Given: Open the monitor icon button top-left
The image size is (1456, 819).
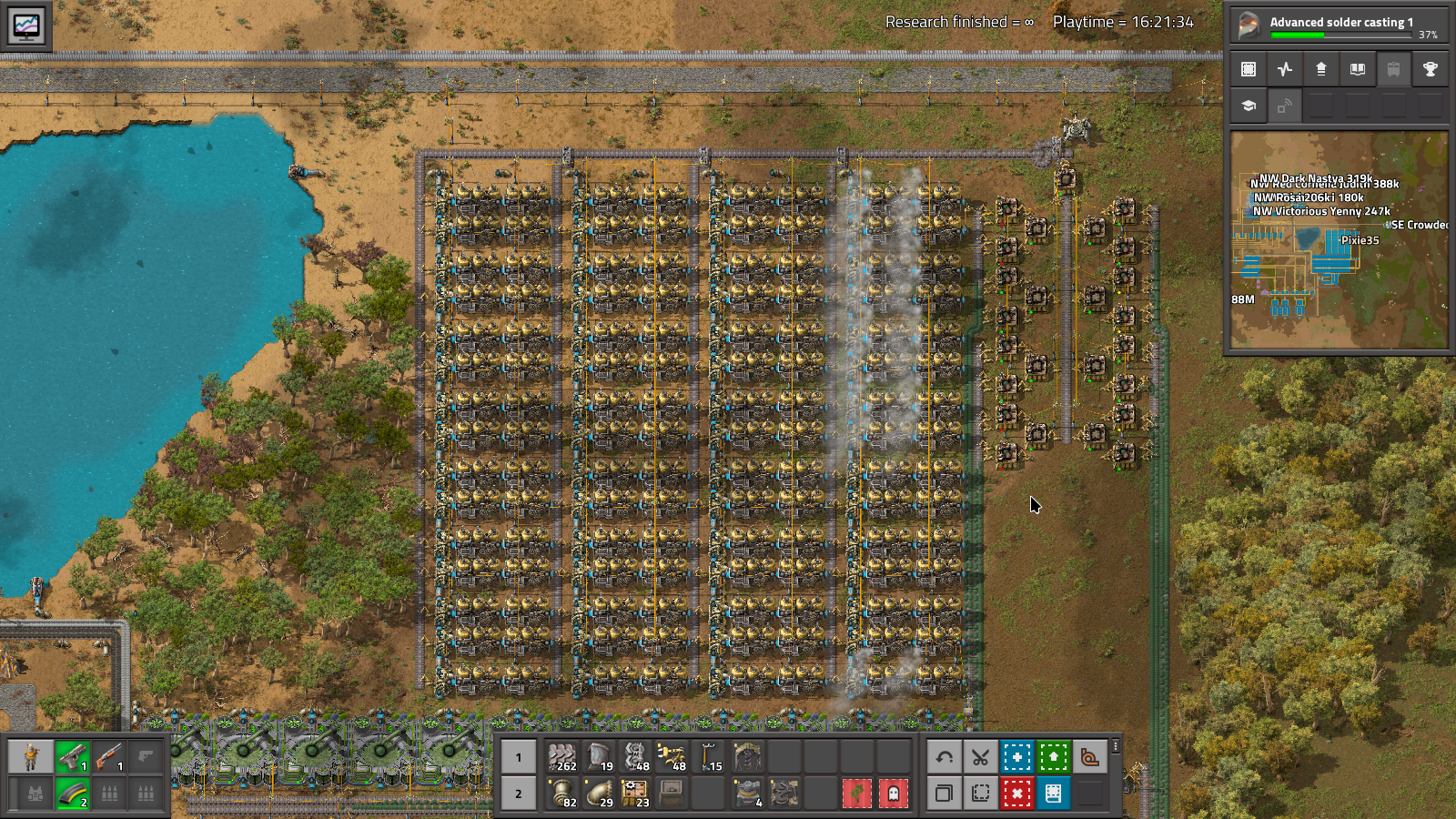Looking at the screenshot, I should 26,25.
